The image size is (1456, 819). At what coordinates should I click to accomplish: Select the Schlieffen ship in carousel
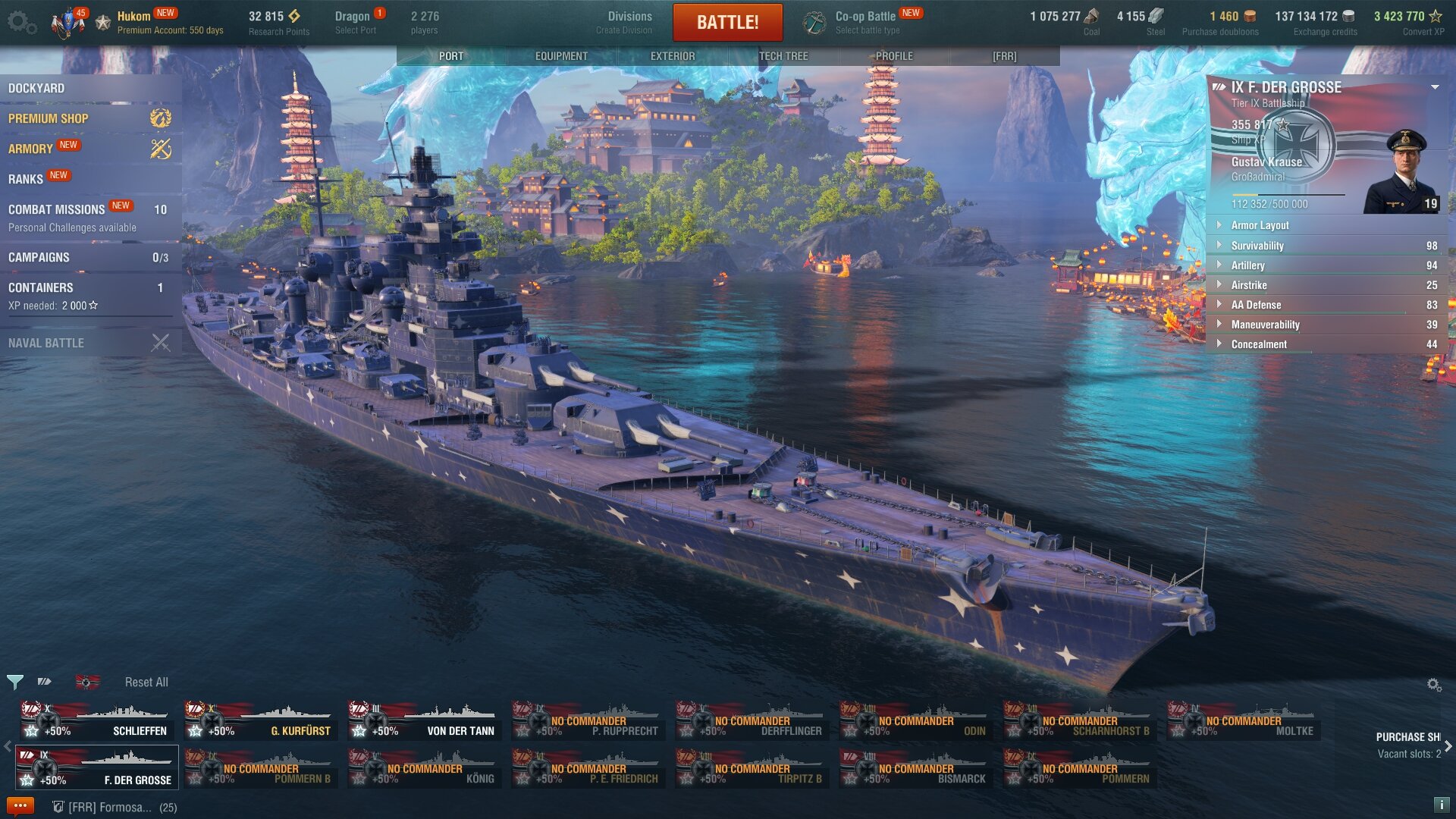(97, 720)
